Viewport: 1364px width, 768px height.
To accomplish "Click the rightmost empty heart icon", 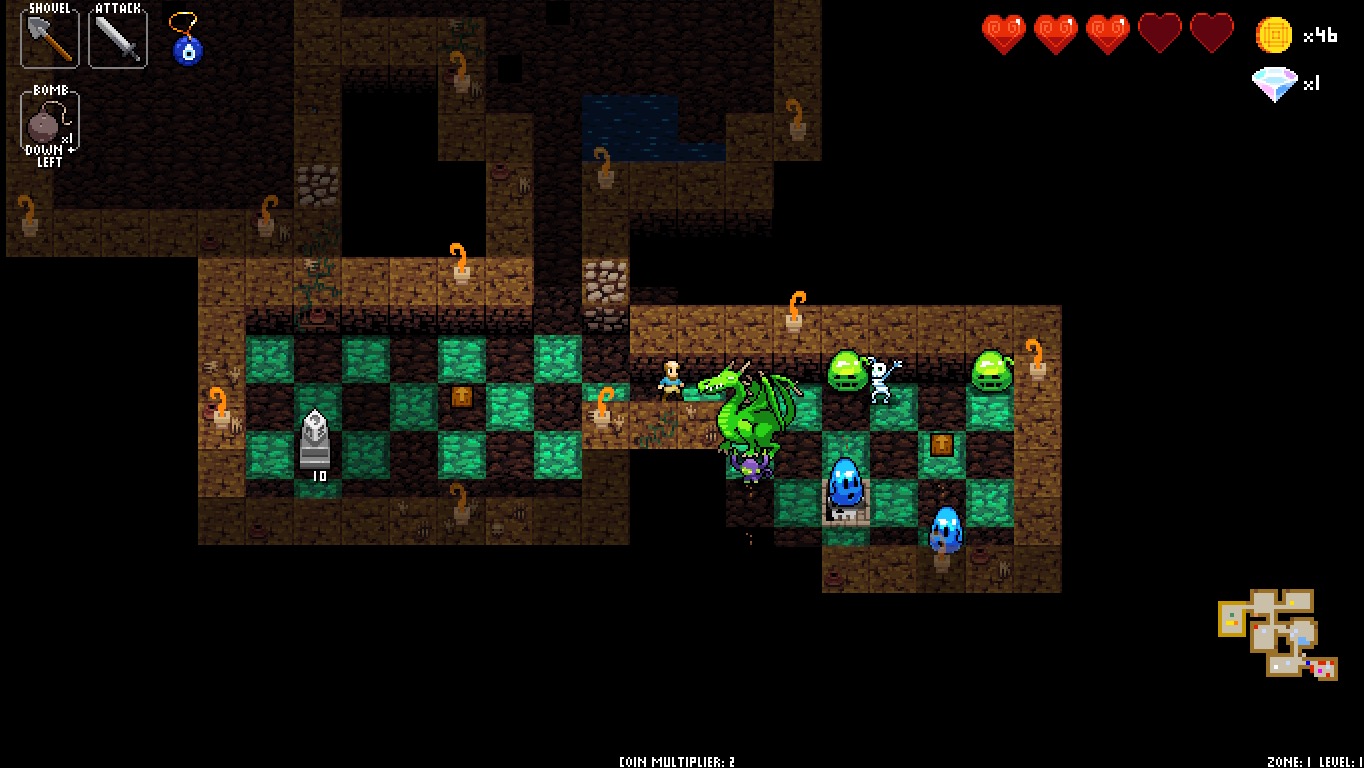I will pyautogui.click(x=1213, y=31).
